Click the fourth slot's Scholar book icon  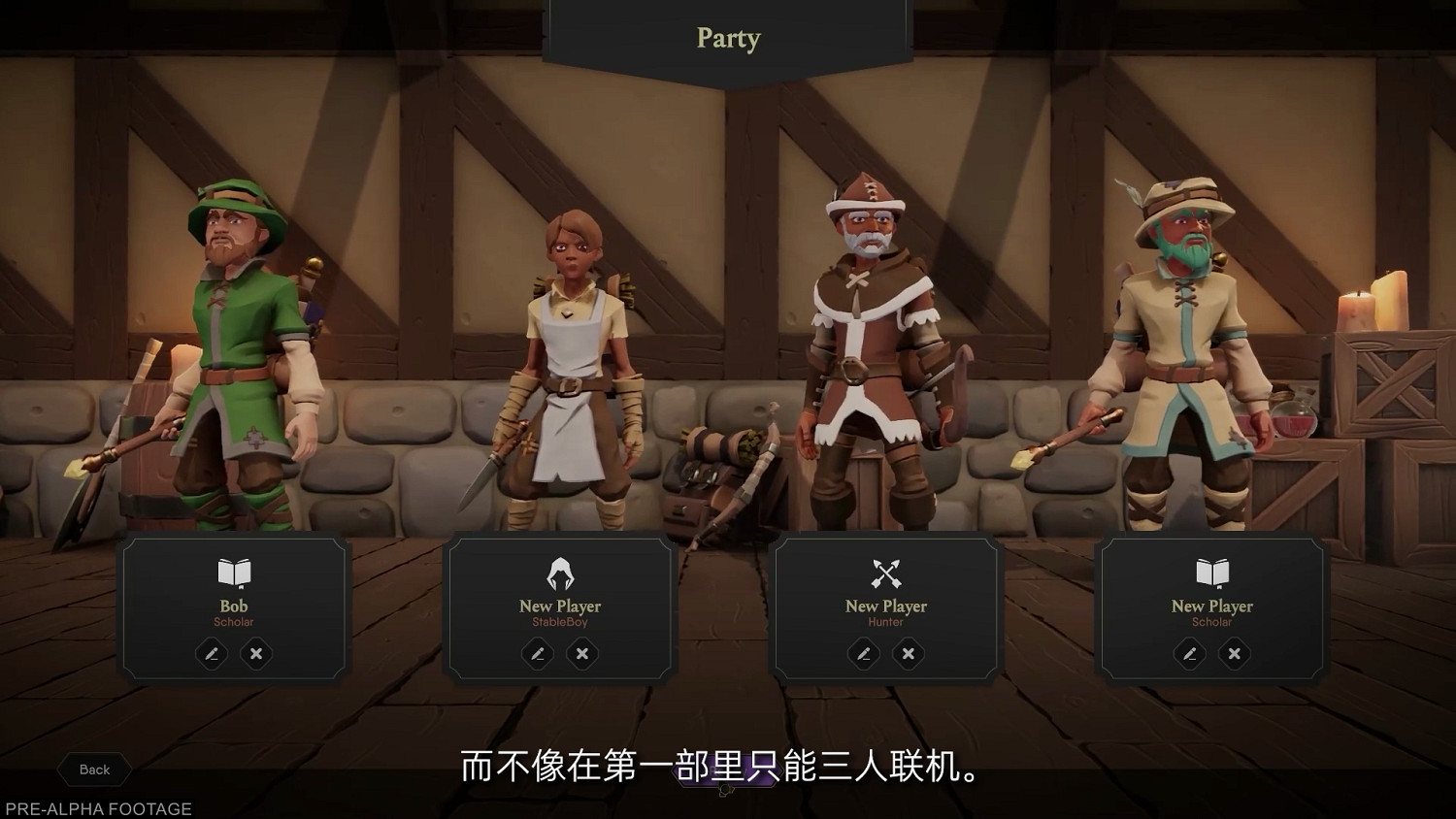click(x=1212, y=573)
